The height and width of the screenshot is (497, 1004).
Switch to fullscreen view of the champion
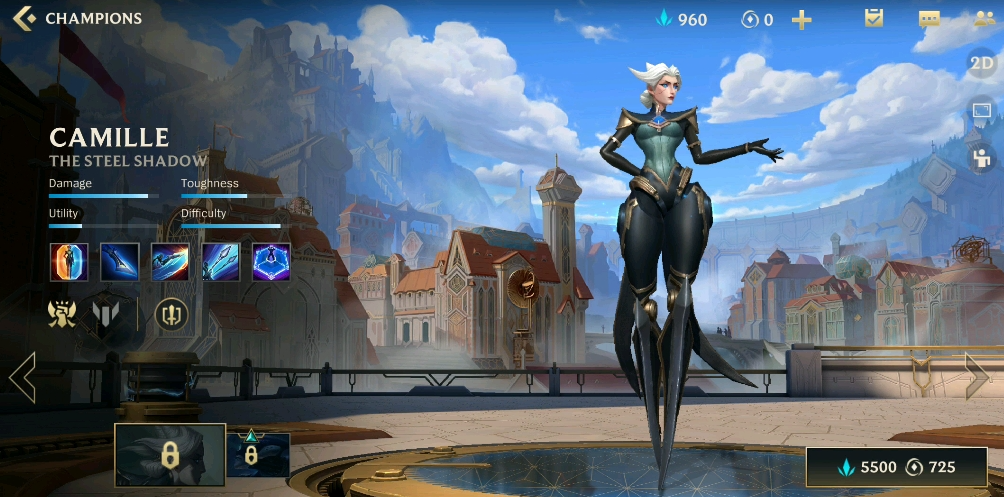[x=982, y=112]
